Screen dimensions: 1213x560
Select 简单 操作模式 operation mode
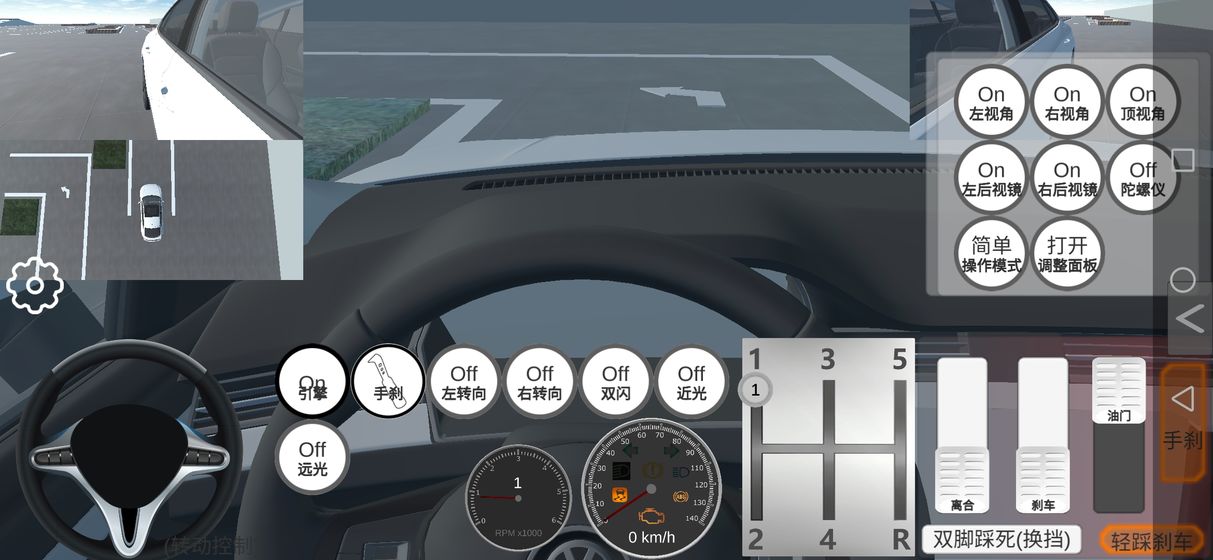pyautogui.click(x=991, y=254)
